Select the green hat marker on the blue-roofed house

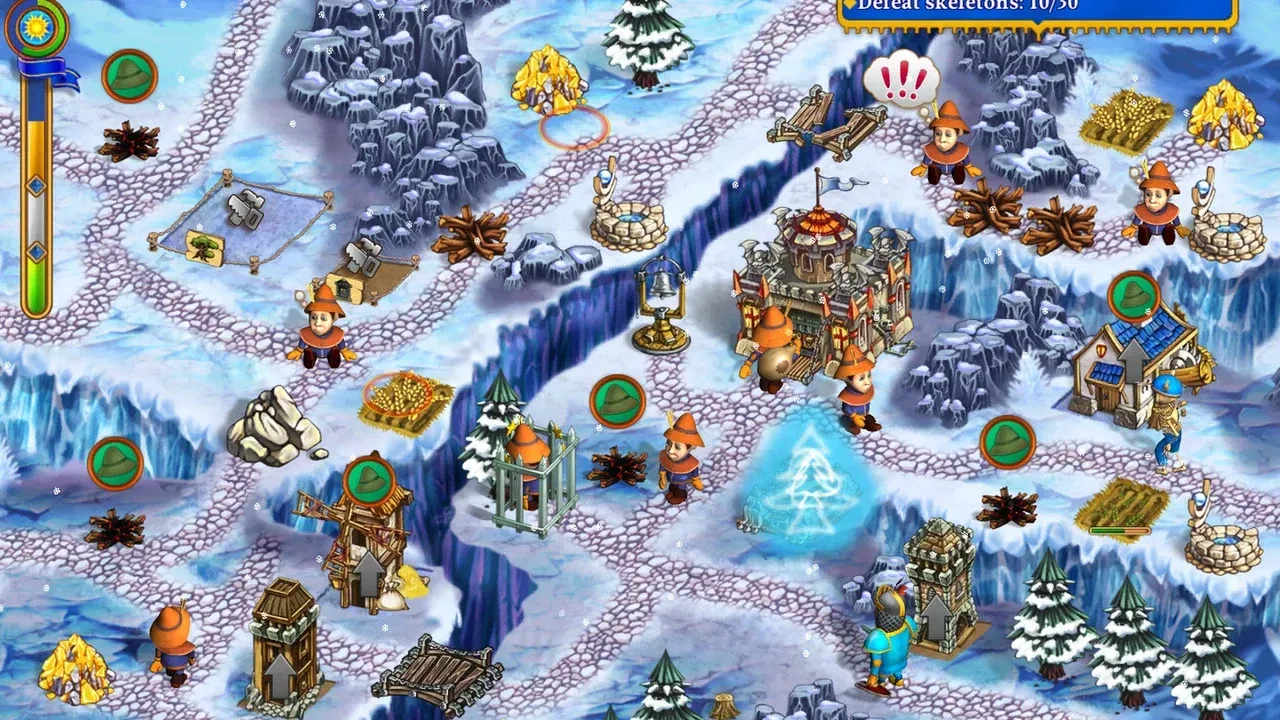click(x=1133, y=296)
